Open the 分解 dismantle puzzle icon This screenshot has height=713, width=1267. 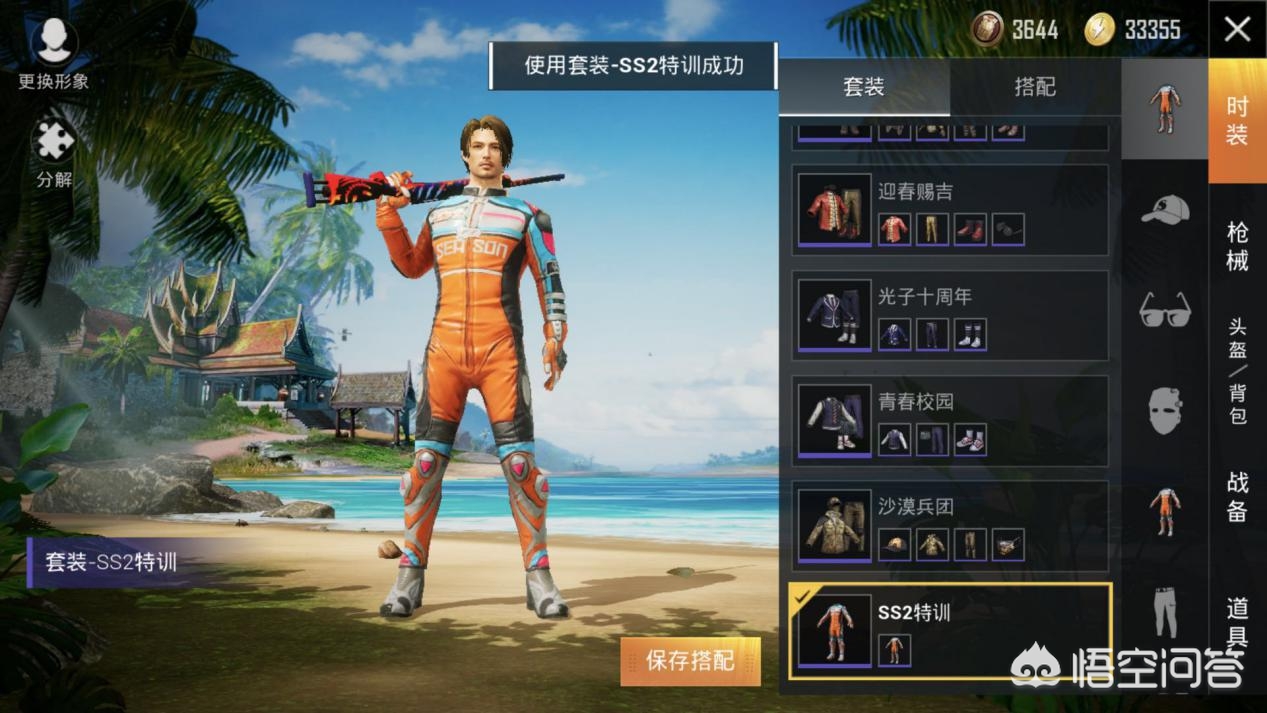[54, 153]
